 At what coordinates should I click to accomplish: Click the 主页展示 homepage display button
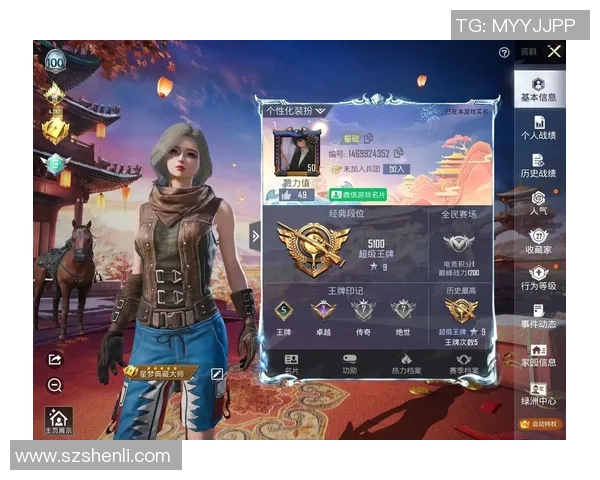pyautogui.click(x=58, y=422)
